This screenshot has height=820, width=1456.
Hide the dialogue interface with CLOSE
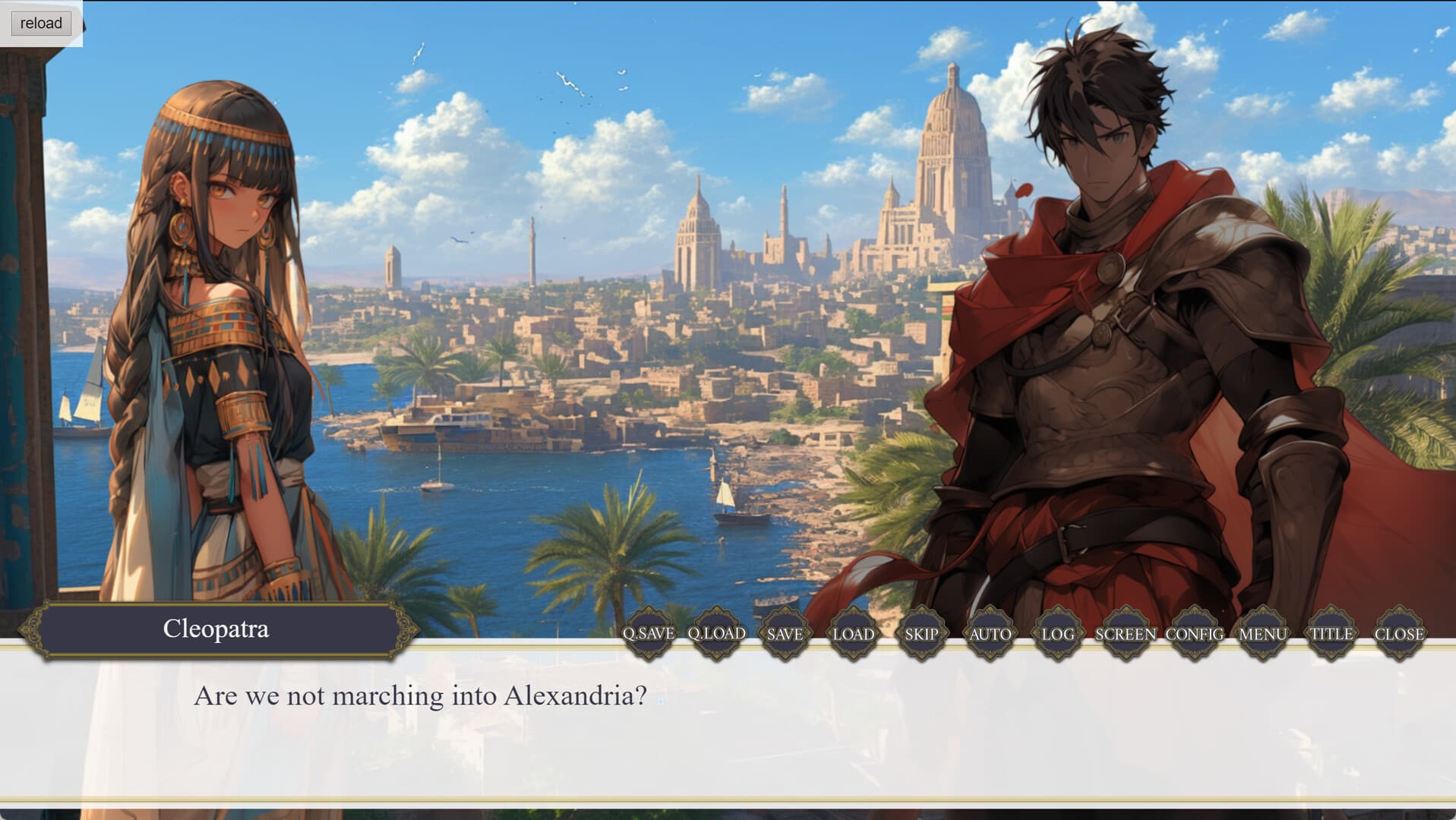tap(1400, 632)
